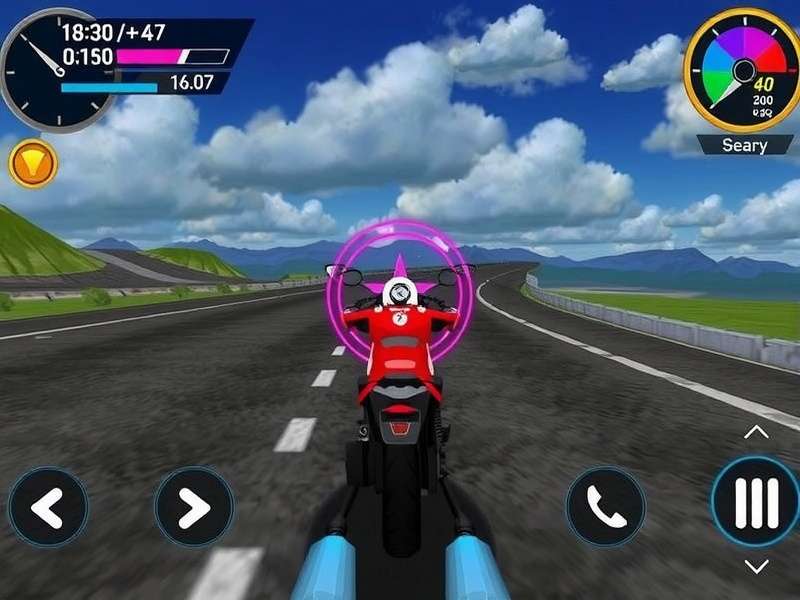The width and height of the screenshot is (800, 600).
Task: Tap the orange round badge icon
Action: 32,162
